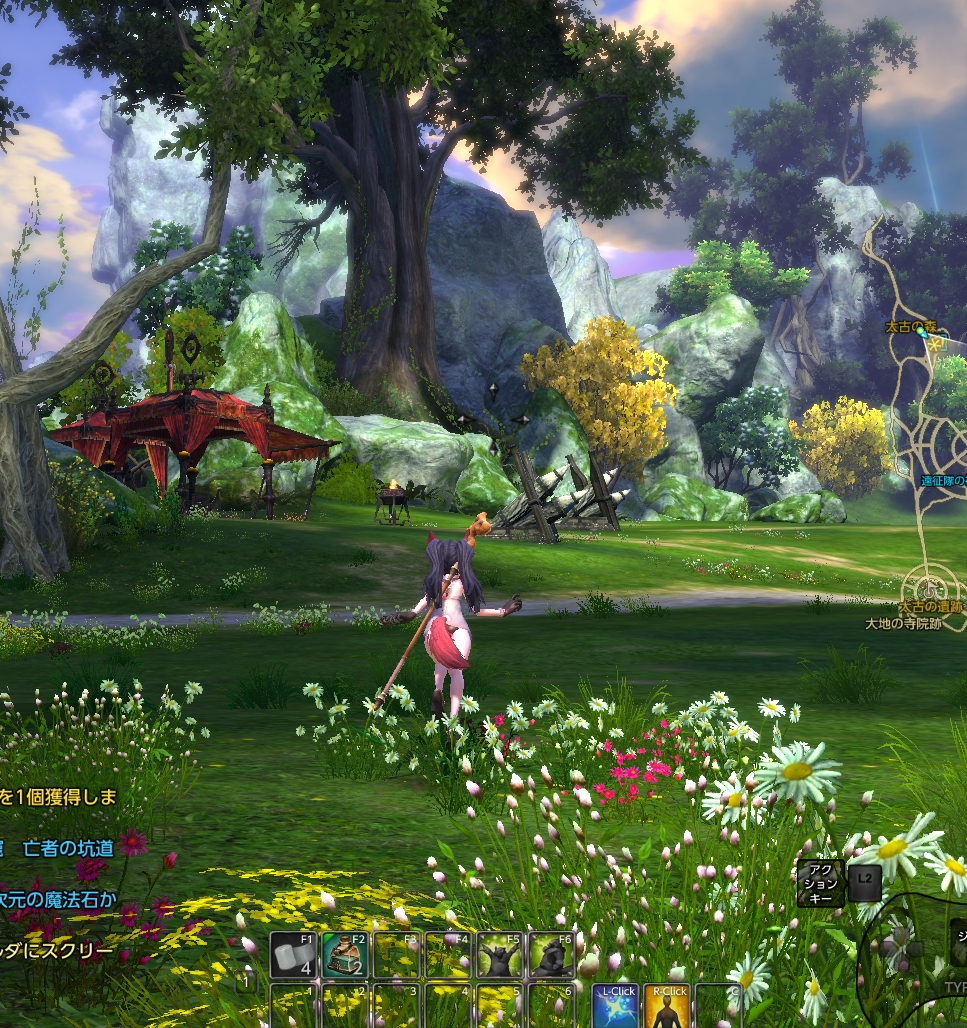Screen dimensions: 967x1028
Task: Select the 太古の森 map label
Action: pyautogui.click(x=910, y=327)
